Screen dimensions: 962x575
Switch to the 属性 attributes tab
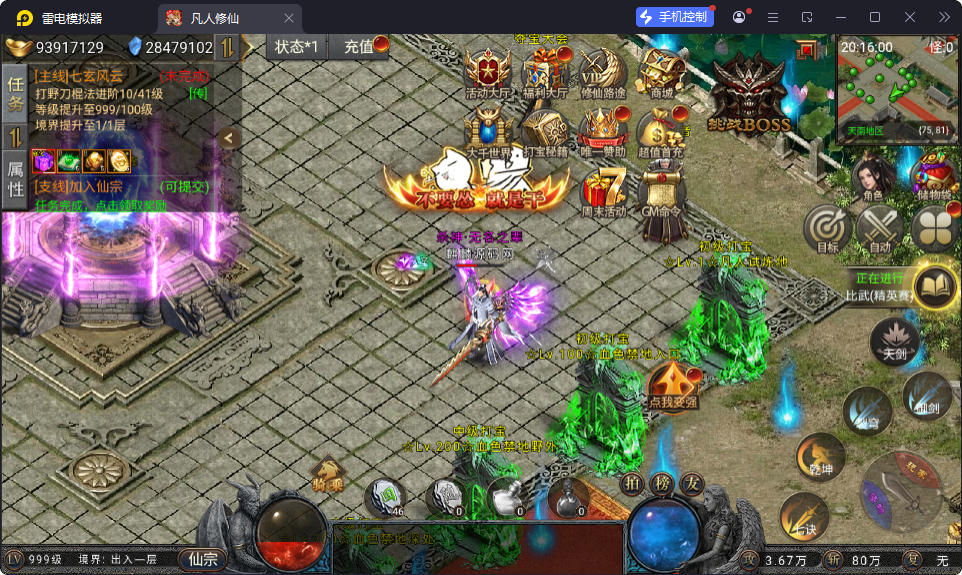point(15,178)
